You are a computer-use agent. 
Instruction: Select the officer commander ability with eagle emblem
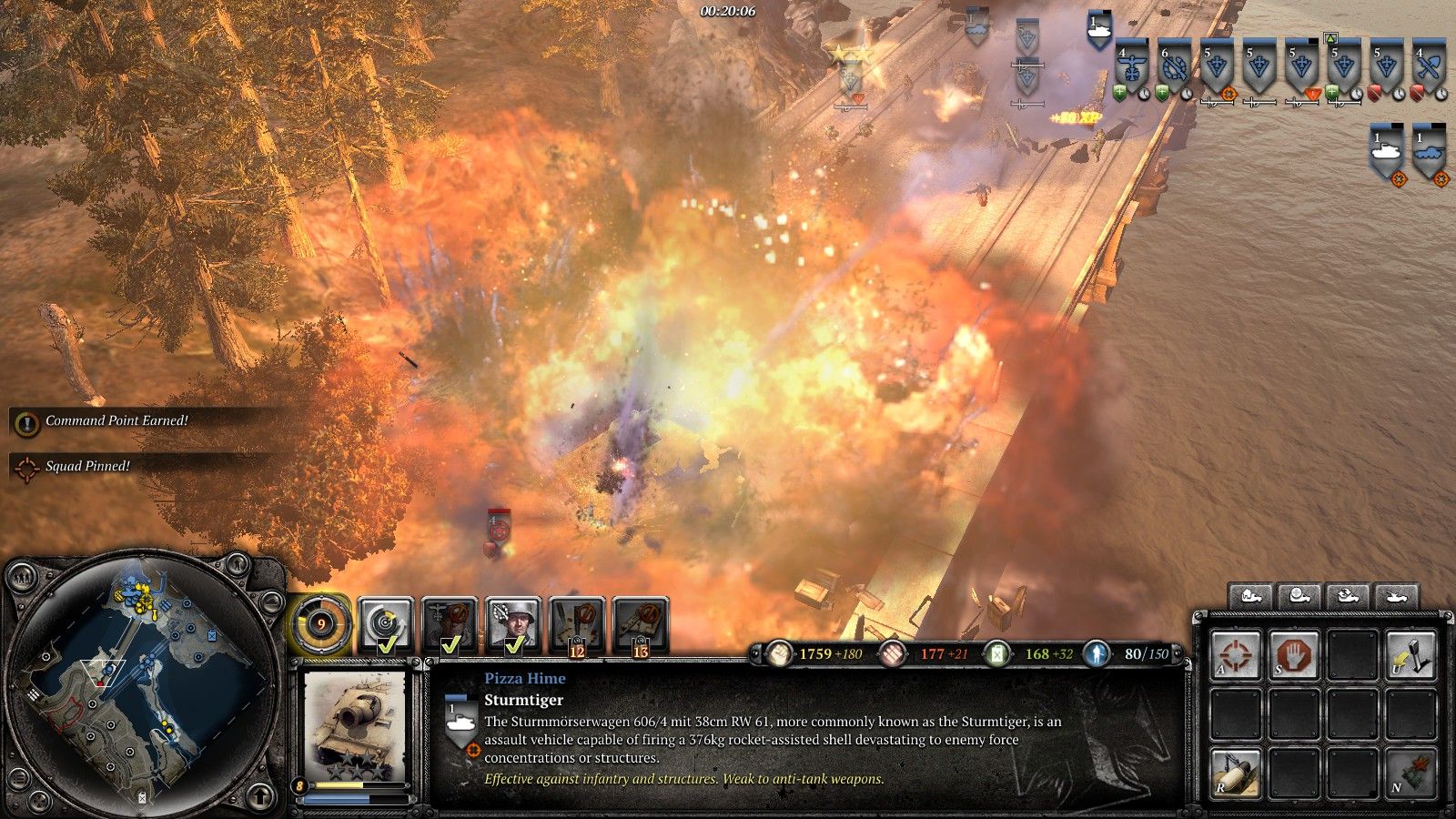450,624
